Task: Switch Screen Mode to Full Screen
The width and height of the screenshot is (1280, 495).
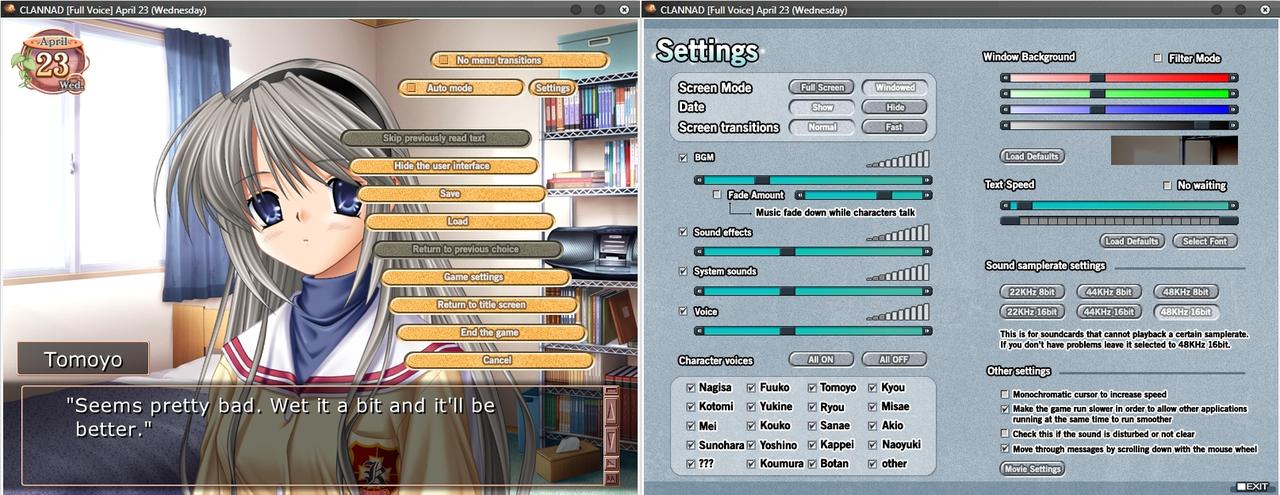Action: (822, 87)
